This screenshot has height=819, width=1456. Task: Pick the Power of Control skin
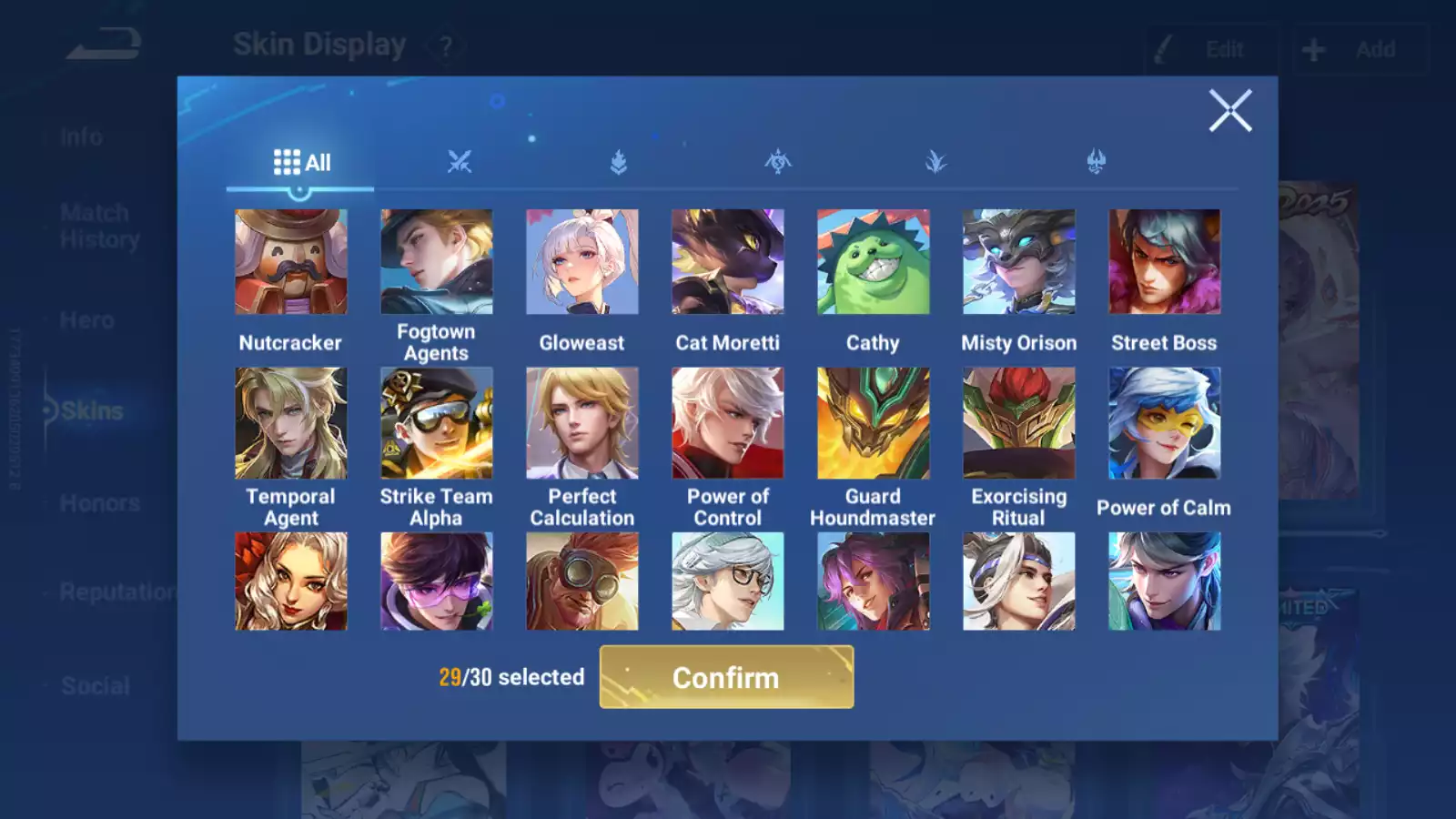point(728,423)
